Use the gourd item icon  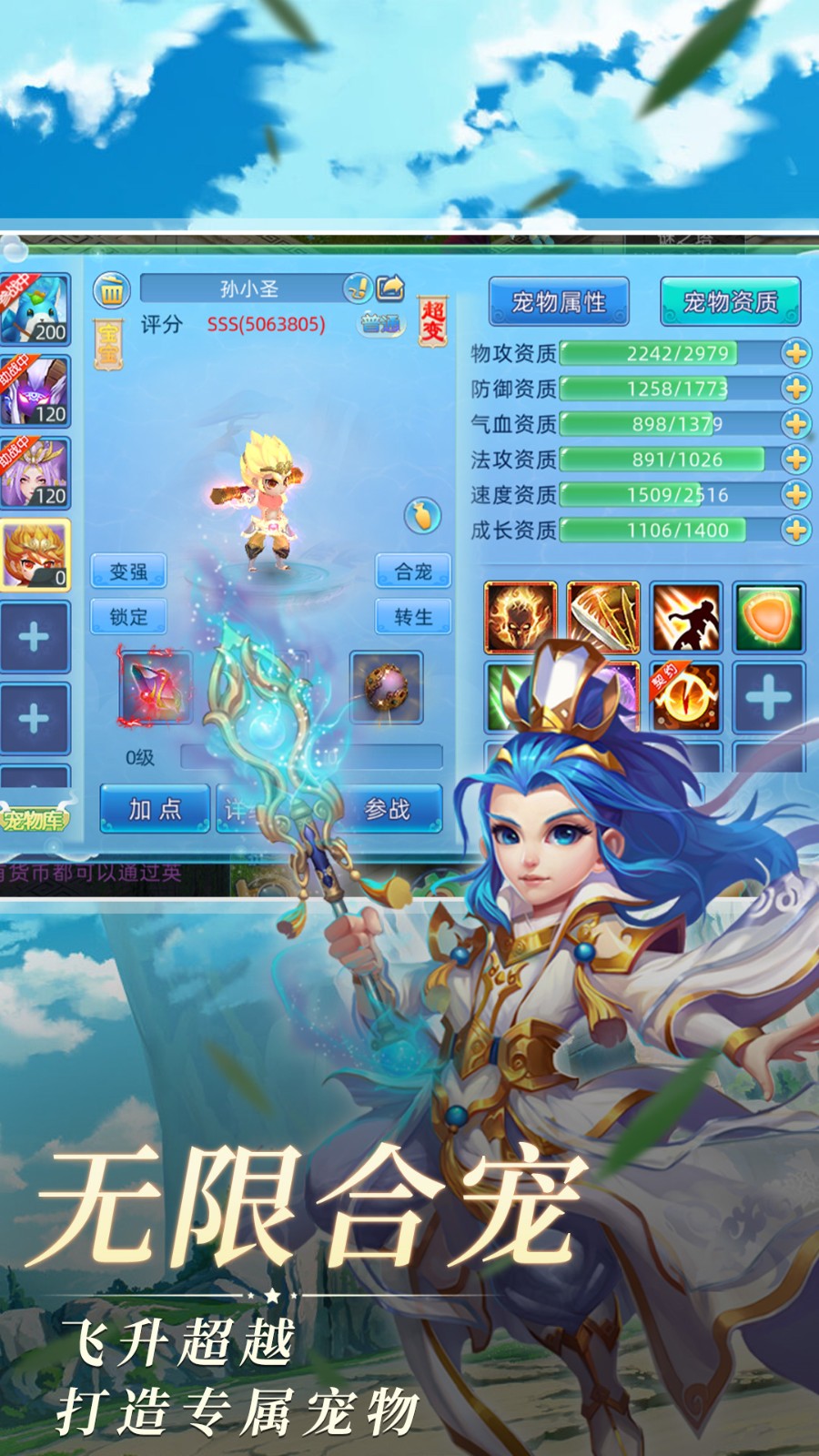tap(422, 516)
